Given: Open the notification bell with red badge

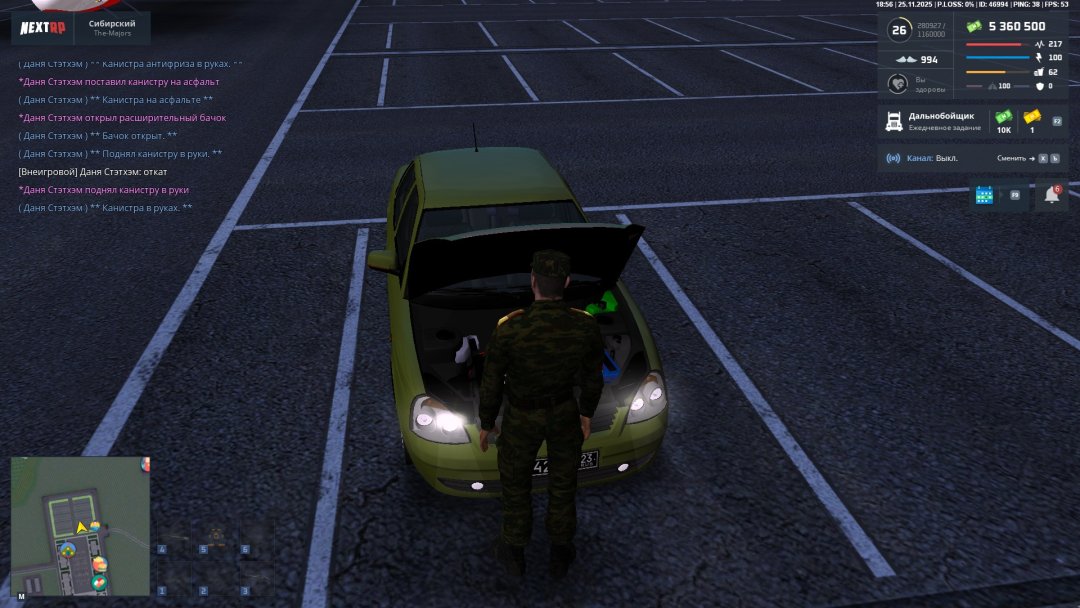Looking at the screenshot, I should pos(1051,195).
